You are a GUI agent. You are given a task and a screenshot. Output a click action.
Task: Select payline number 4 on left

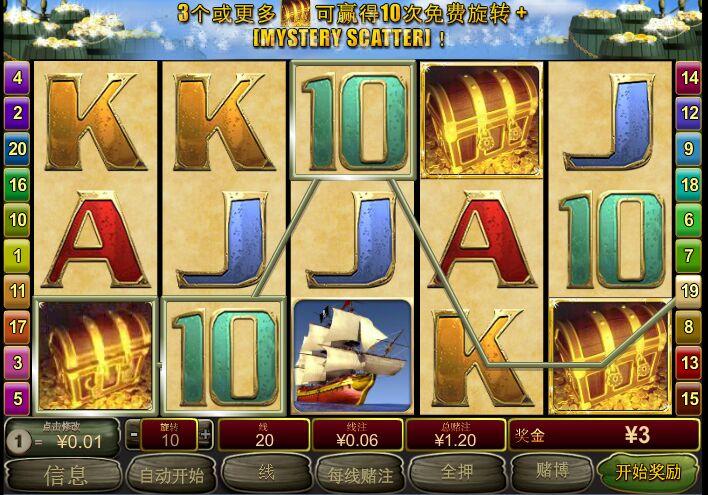coord(17,77)
